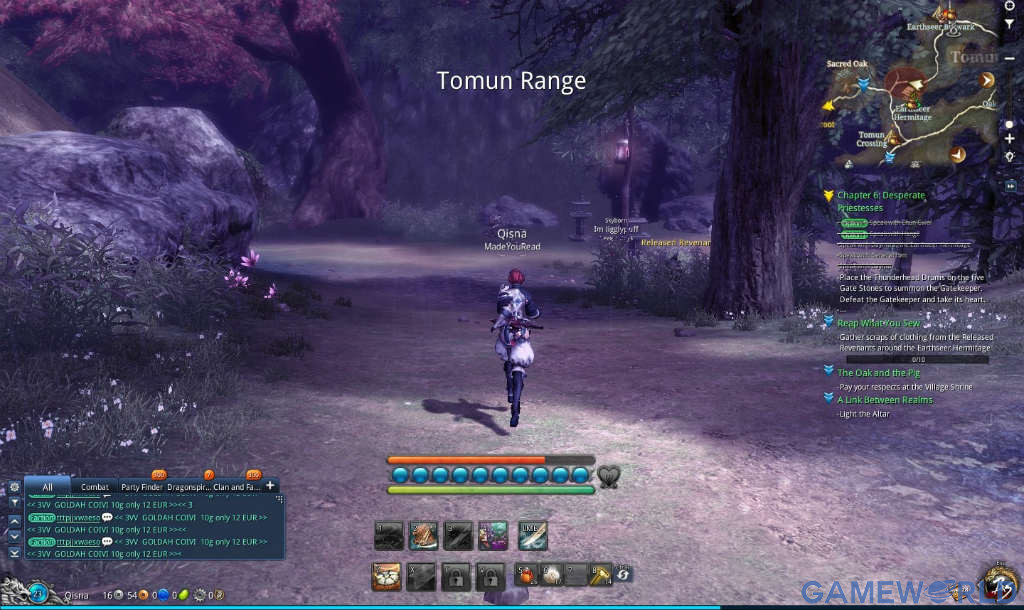Open the minimap filter funnel
The height and width of the screenshot is (610, 1024).
point(1009,22)
